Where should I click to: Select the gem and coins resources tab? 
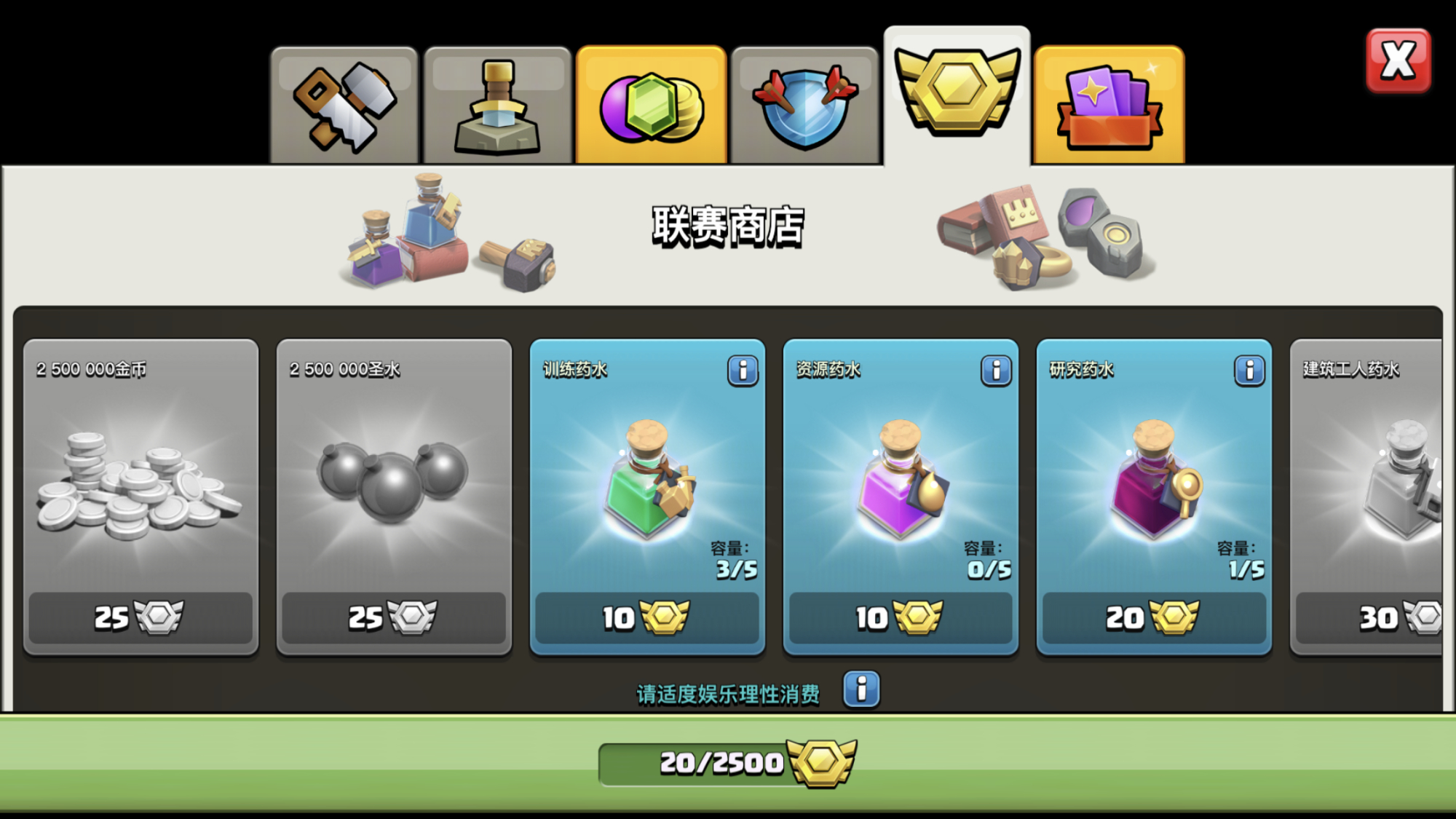[x=652, y=107]
